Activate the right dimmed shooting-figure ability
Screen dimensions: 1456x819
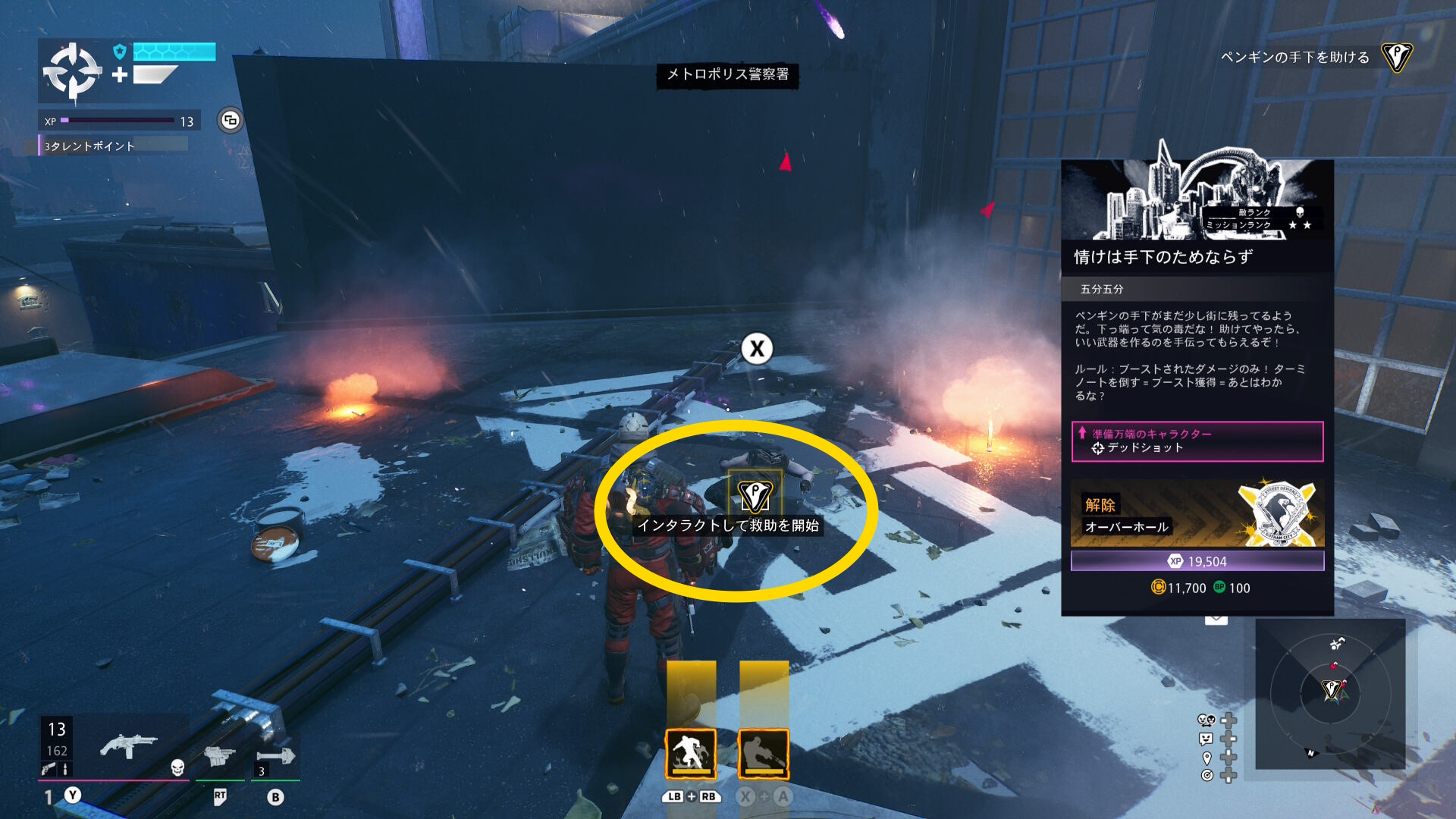[x=763, y=754]
